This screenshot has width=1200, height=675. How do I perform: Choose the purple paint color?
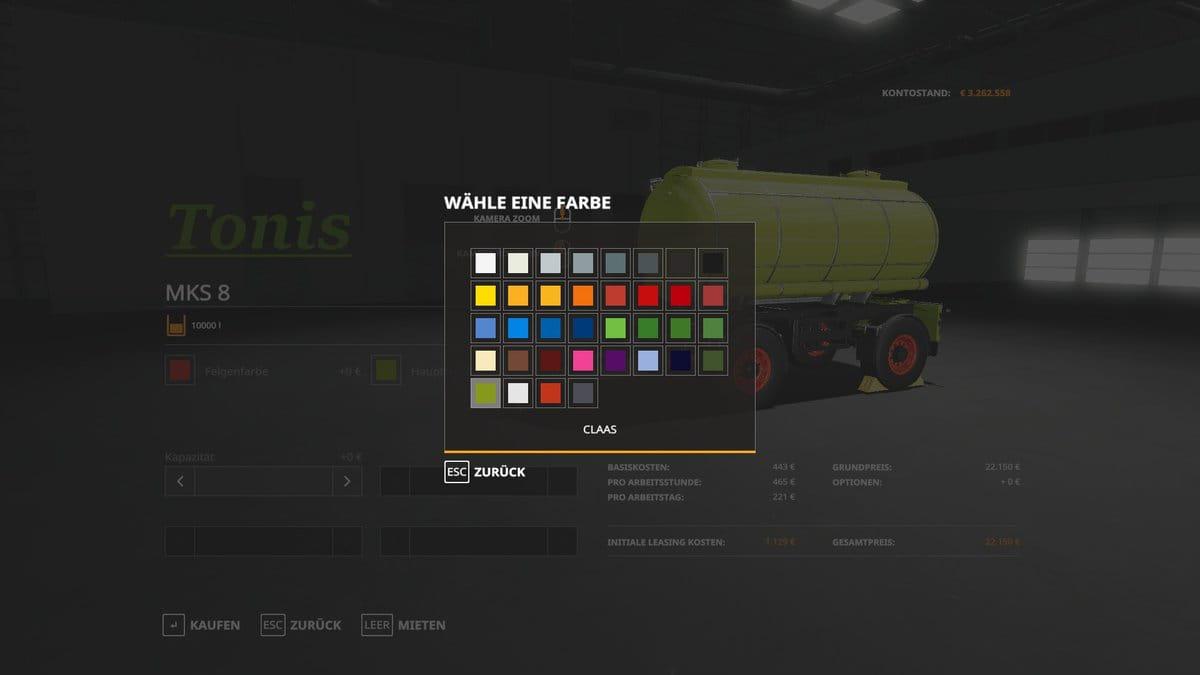point(615,360)
